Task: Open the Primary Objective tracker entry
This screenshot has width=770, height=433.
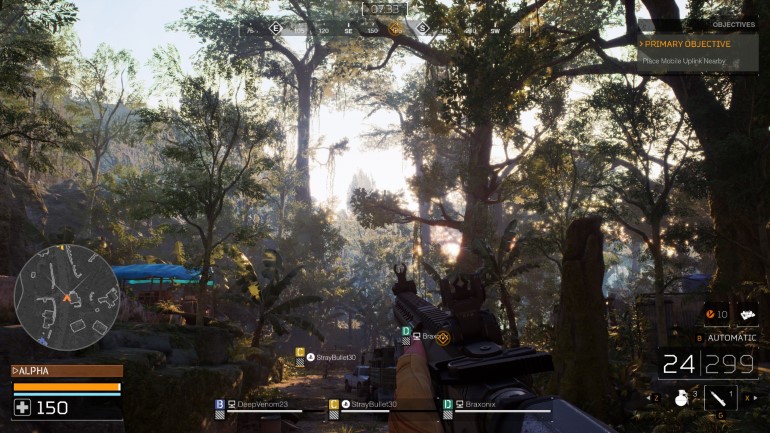Action: tap(687, 44)
